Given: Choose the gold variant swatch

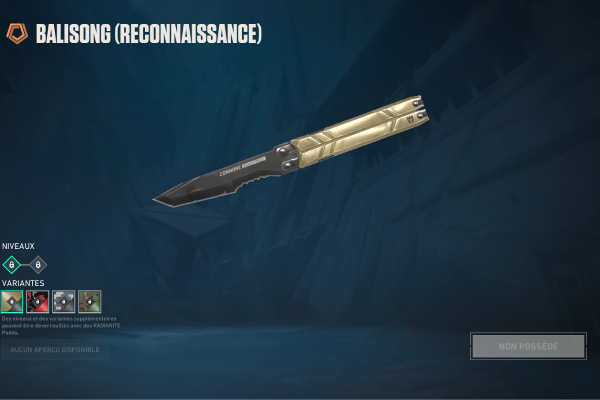Looking at the screenshot, I should 12,301.
